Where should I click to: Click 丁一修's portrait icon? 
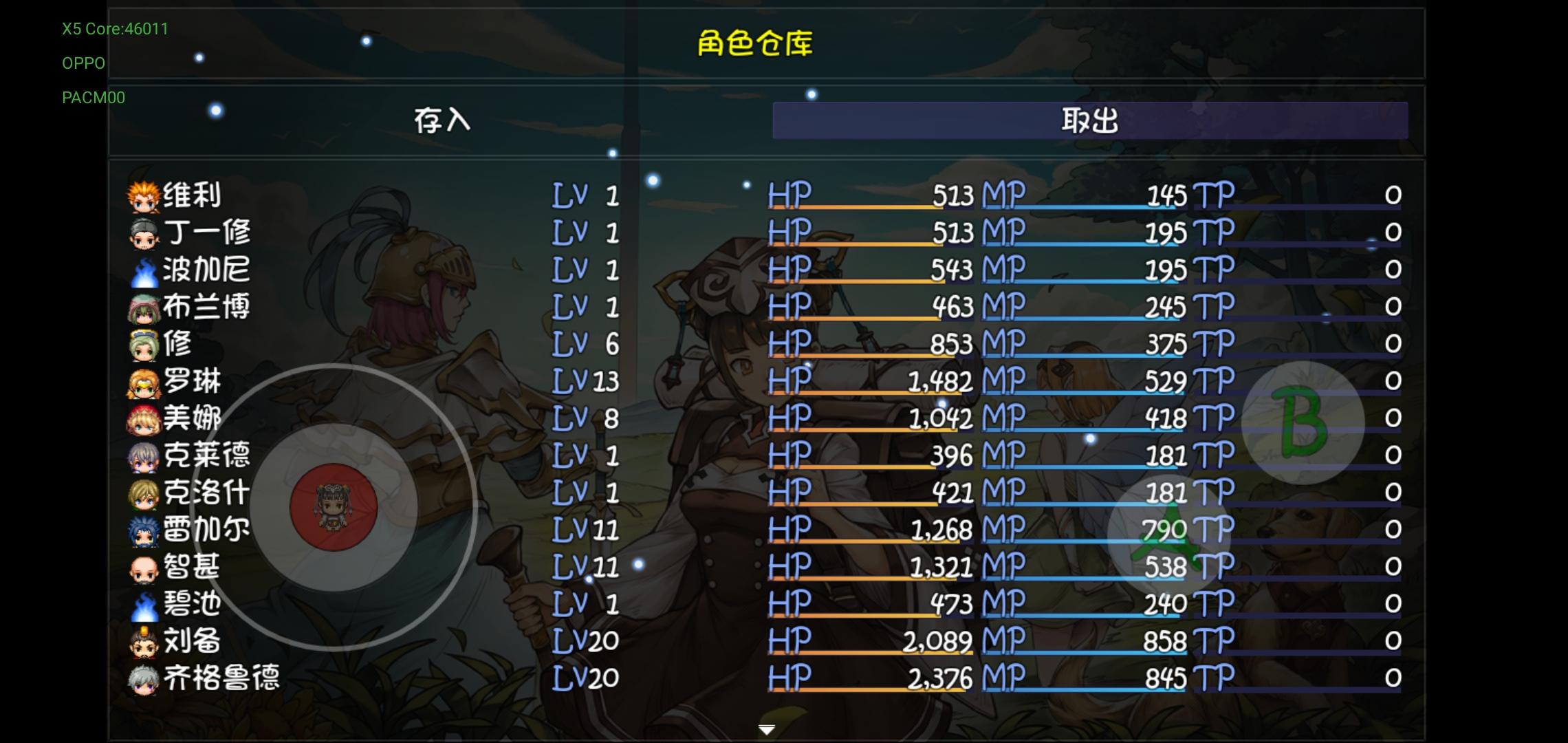(x=142, y=232)
